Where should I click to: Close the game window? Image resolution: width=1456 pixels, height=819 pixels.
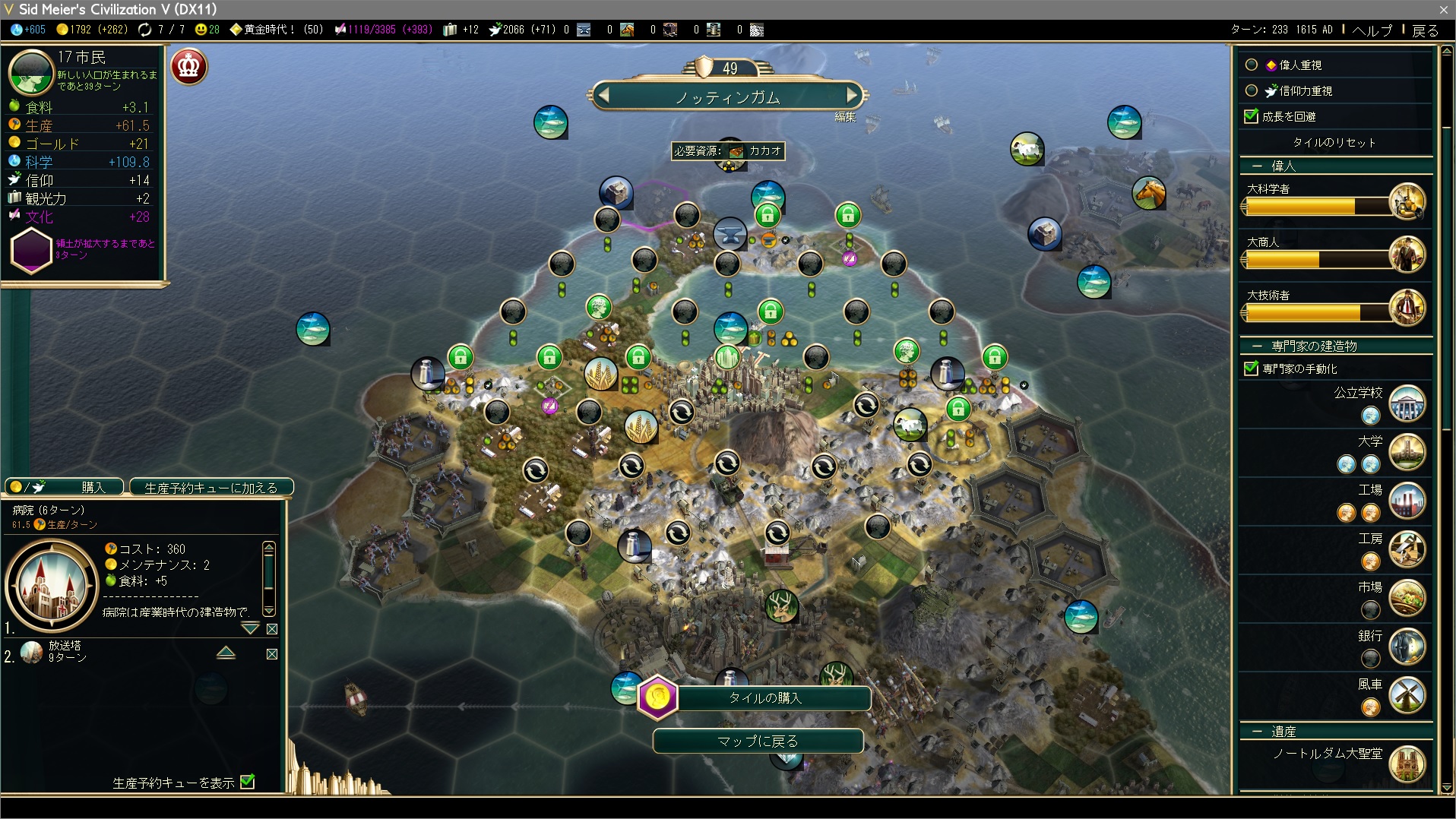tap(1443, 9)
